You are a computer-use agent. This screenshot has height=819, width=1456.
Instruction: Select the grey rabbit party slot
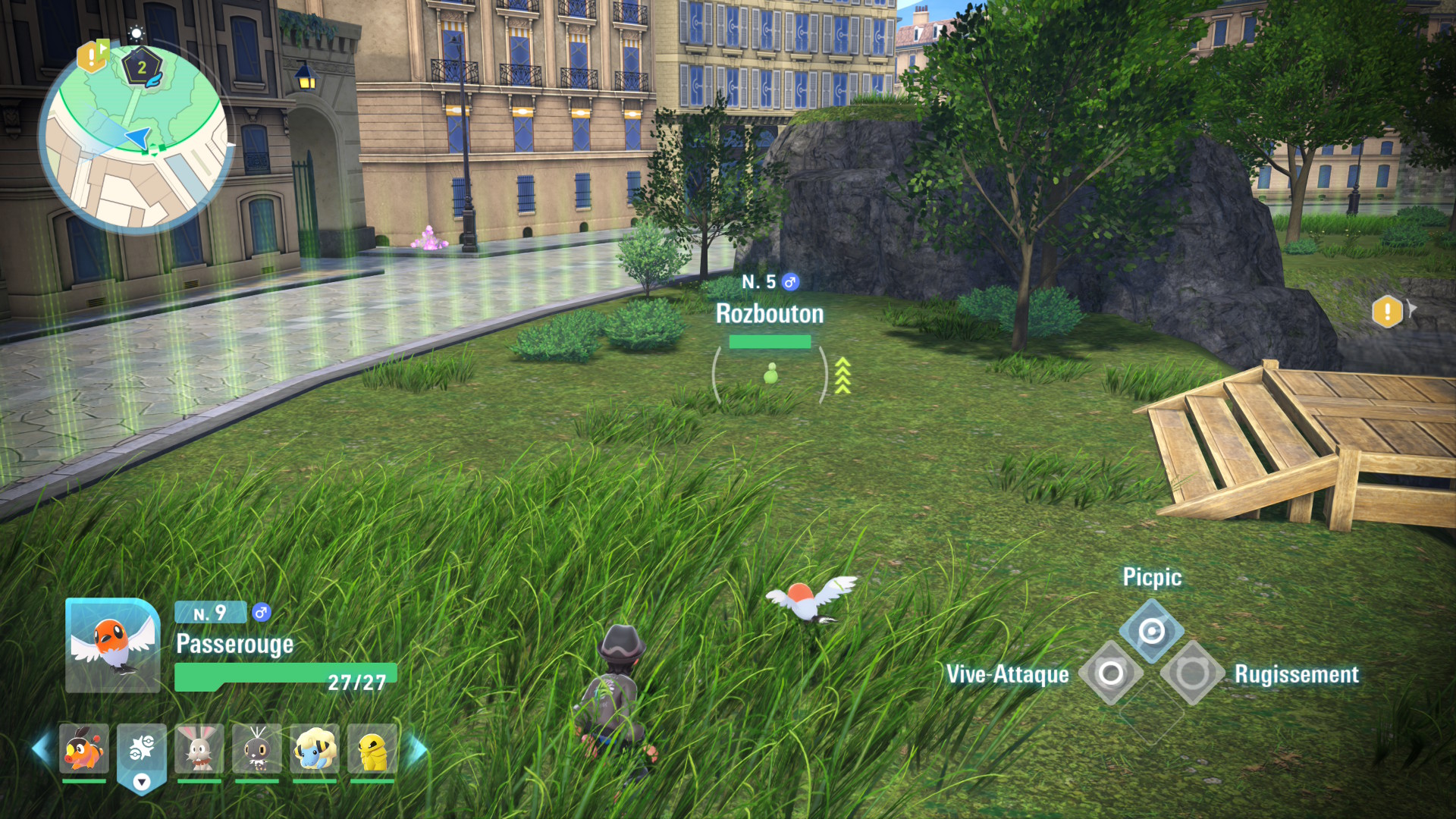(x=199, y=748)
